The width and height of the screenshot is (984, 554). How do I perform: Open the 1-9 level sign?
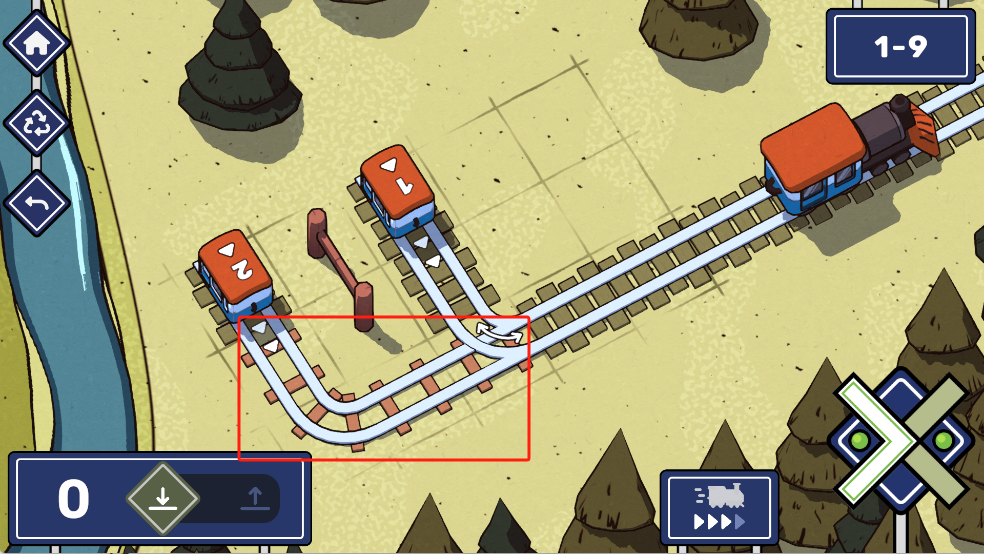[x=900, y=47]
